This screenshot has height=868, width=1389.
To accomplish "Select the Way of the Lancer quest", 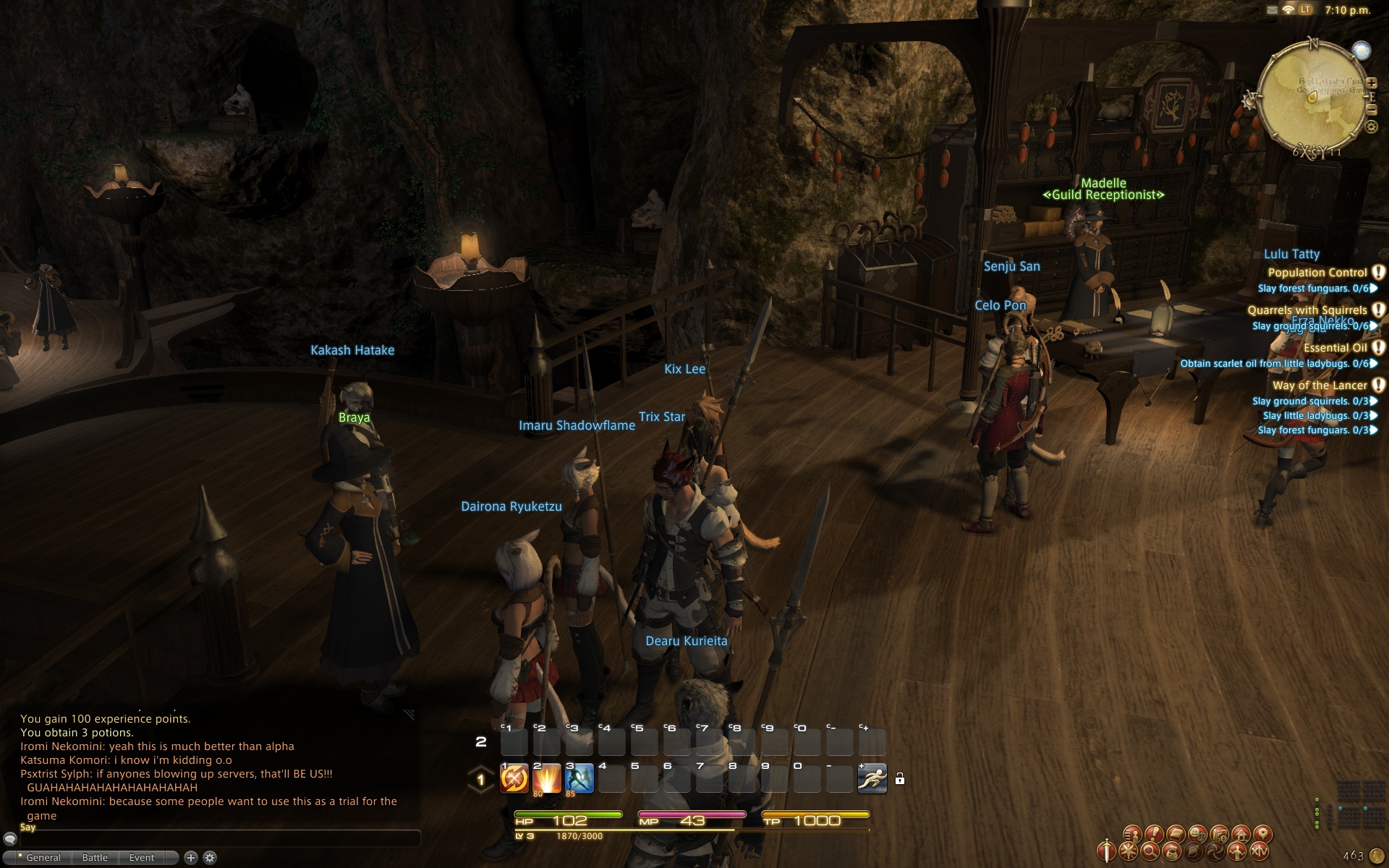I will click(1320, 386).
